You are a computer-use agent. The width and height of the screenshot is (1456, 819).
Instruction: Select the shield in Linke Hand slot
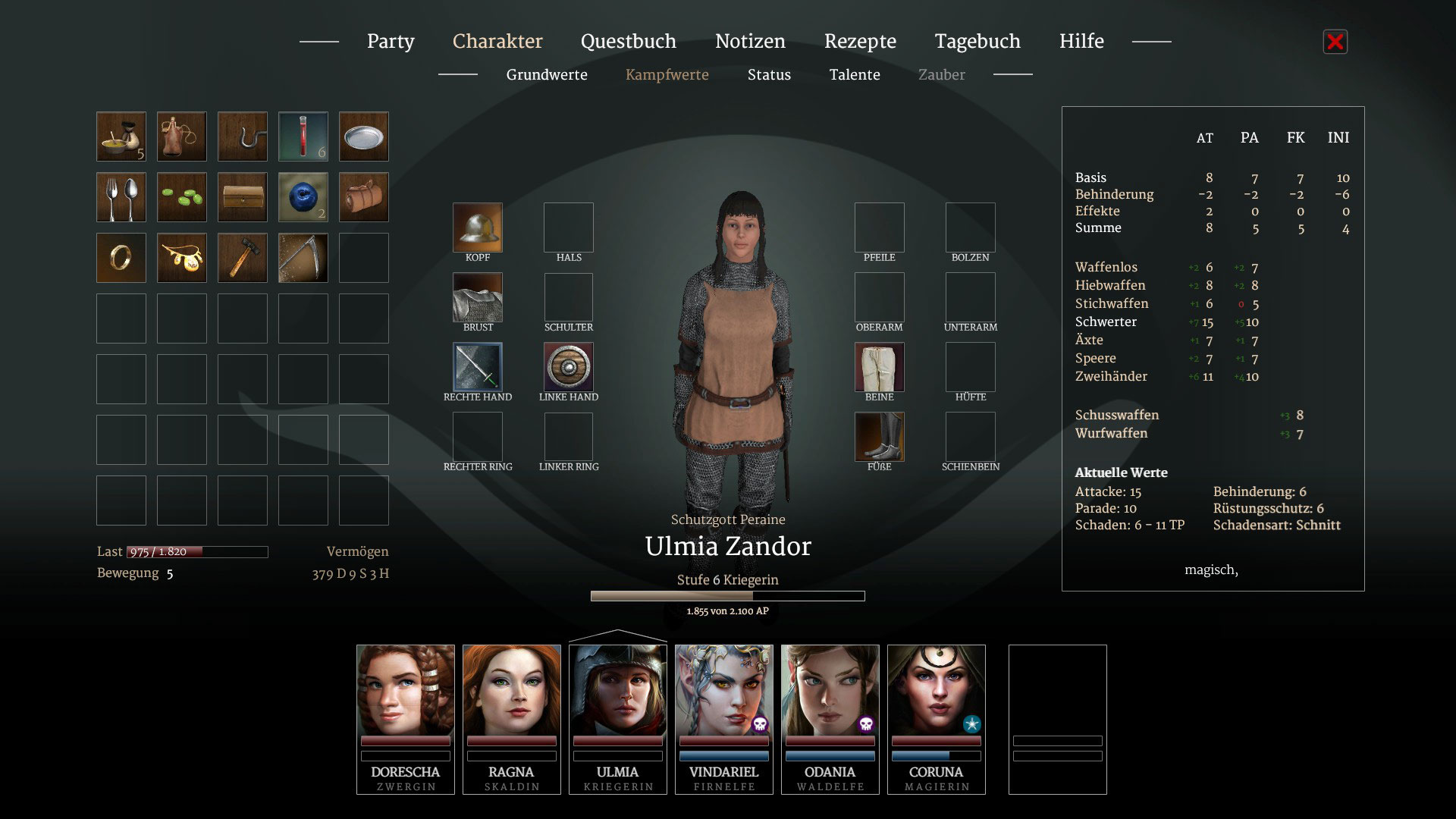click(x=569, y=367)
